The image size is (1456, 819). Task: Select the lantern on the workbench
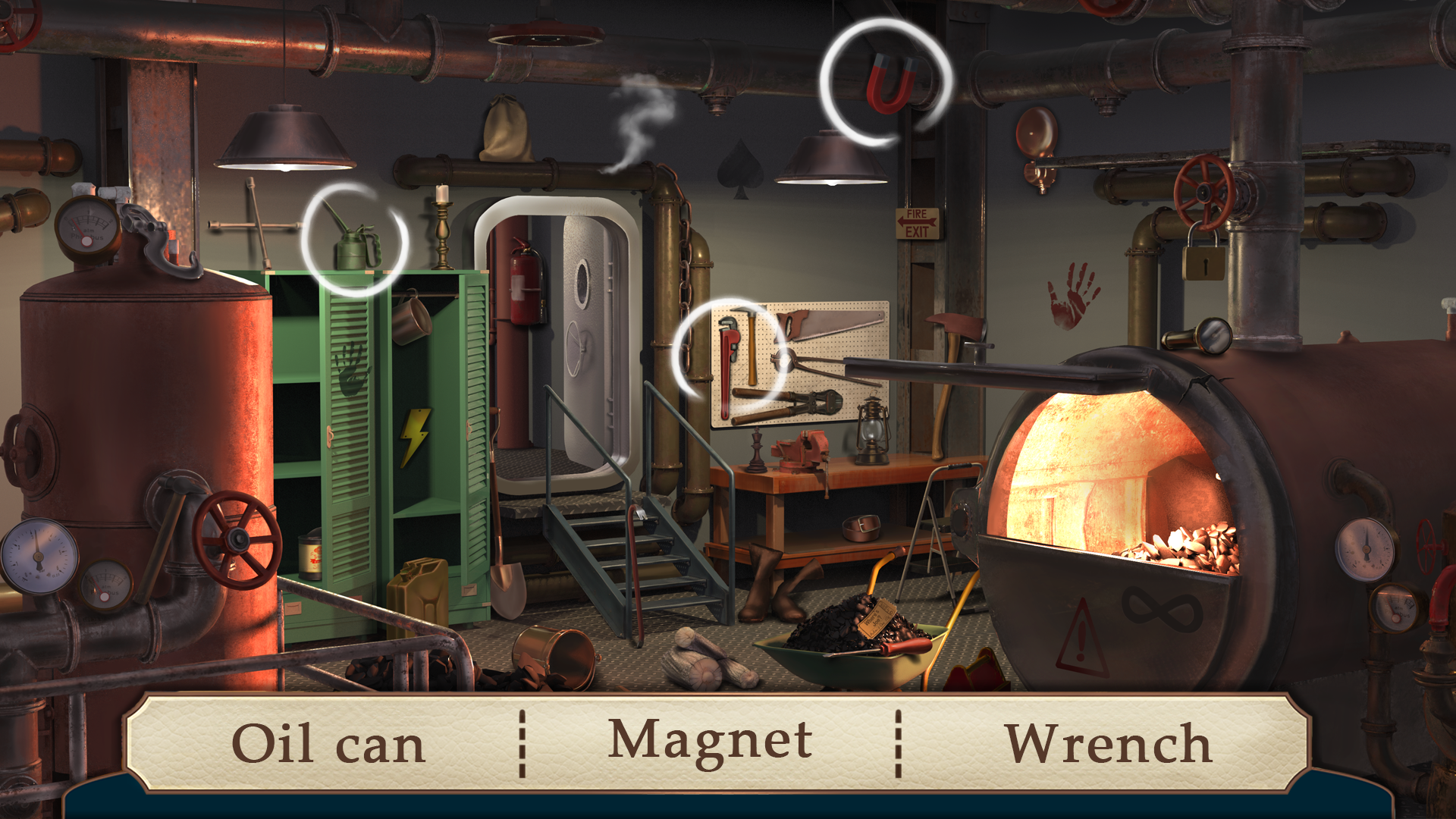874,432
